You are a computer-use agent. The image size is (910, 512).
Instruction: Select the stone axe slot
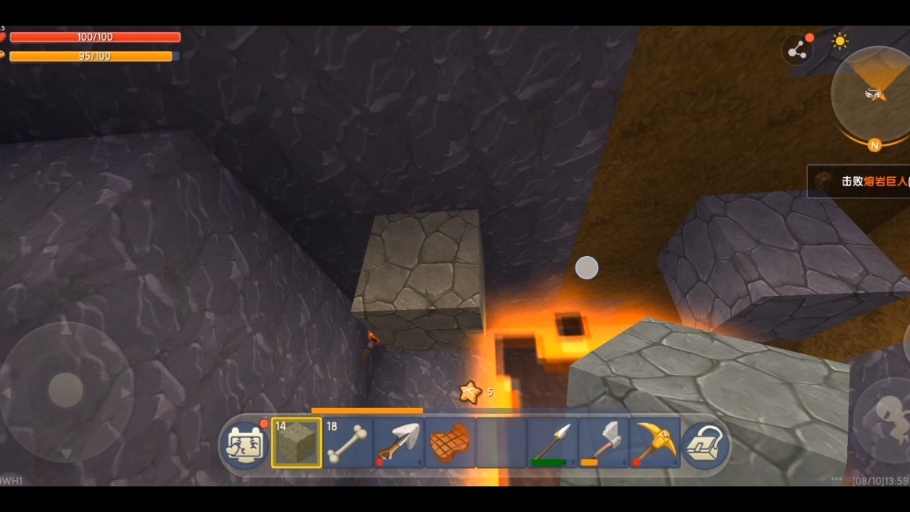coord(603,443)
